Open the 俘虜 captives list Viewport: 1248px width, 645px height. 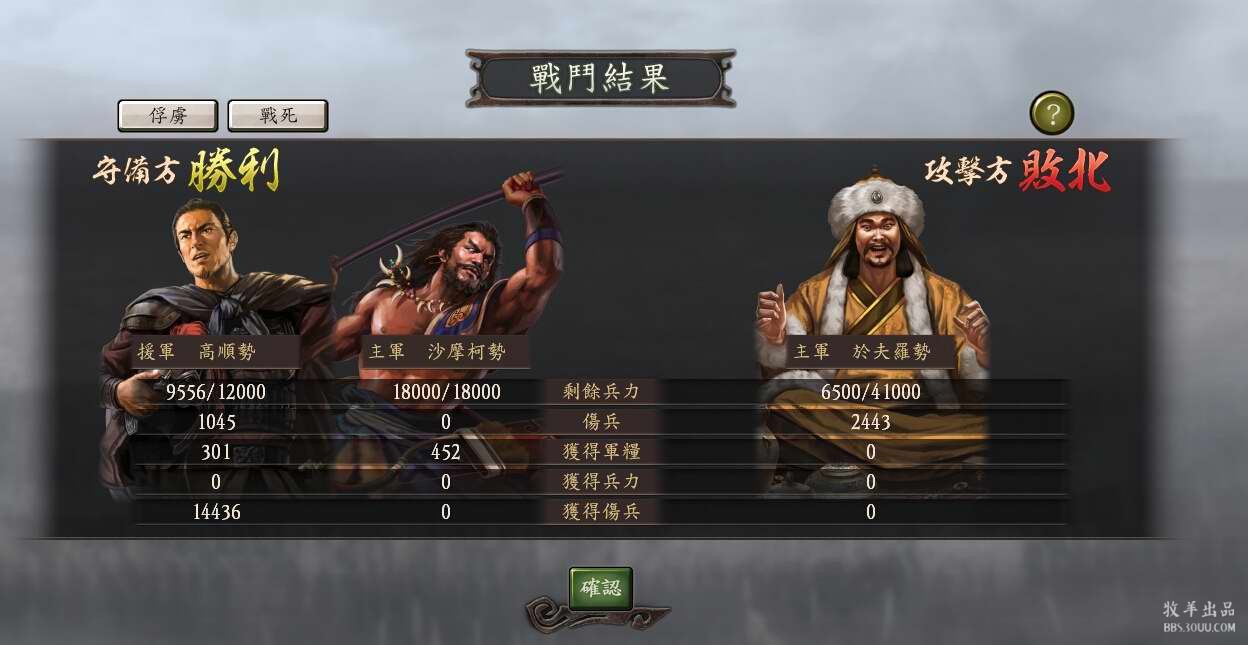coord(168,115)
